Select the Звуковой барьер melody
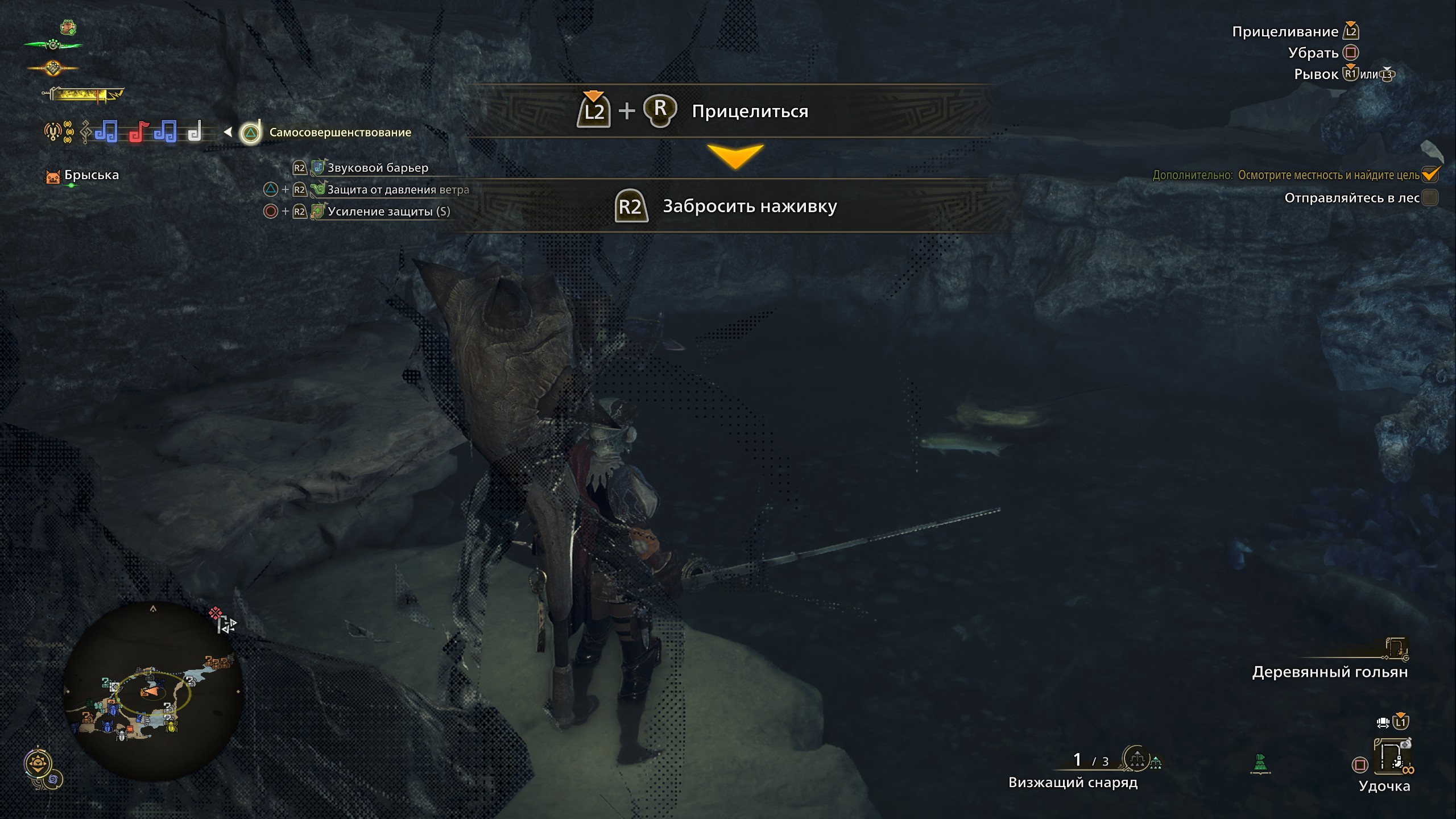The height and width of the screenshot is (819, 1456). point(377,168)
